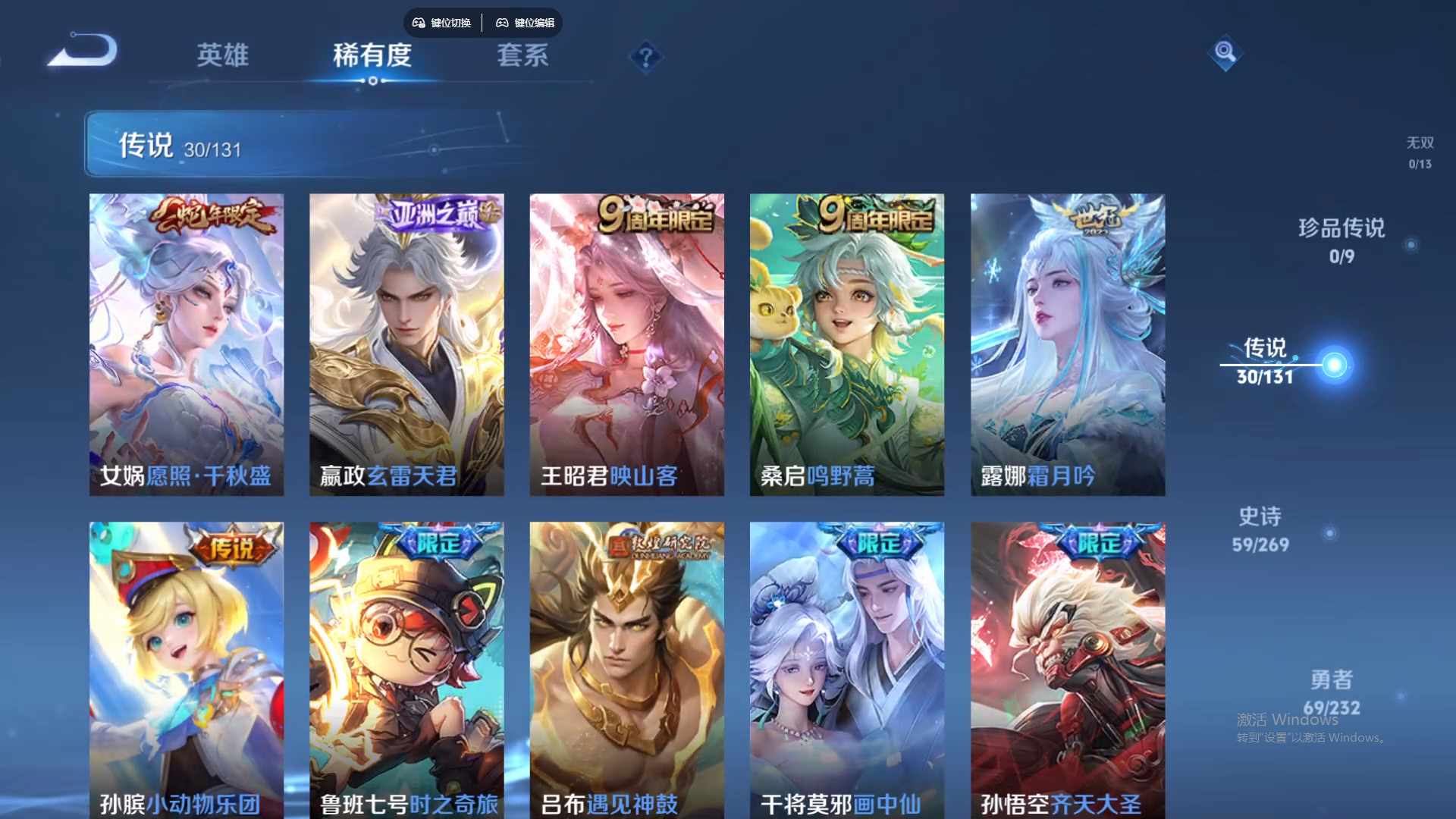The height and width of the screenshot is (819, 1456).
Task: Click the question mark help icon
Action: point(644,57)
